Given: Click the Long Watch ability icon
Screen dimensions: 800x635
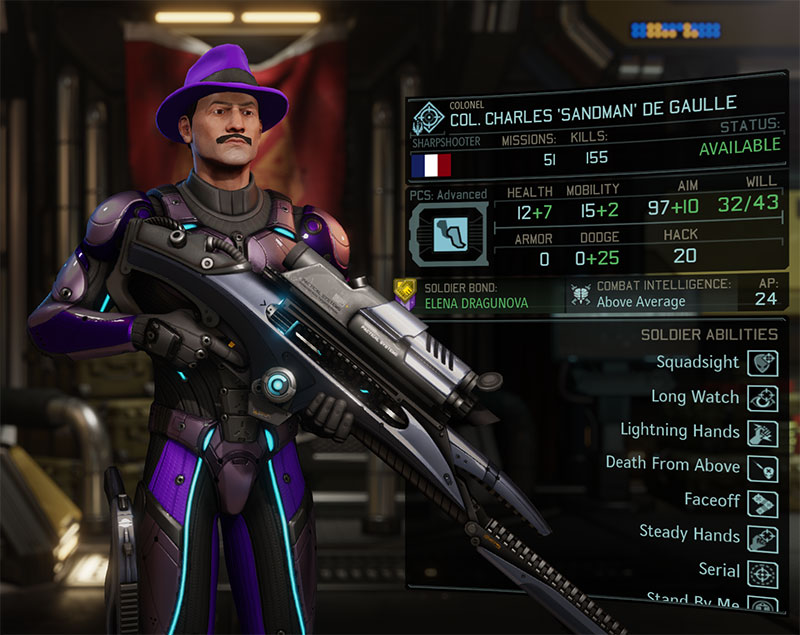Looking at the screenshot, I should click(x=763, y=398).
